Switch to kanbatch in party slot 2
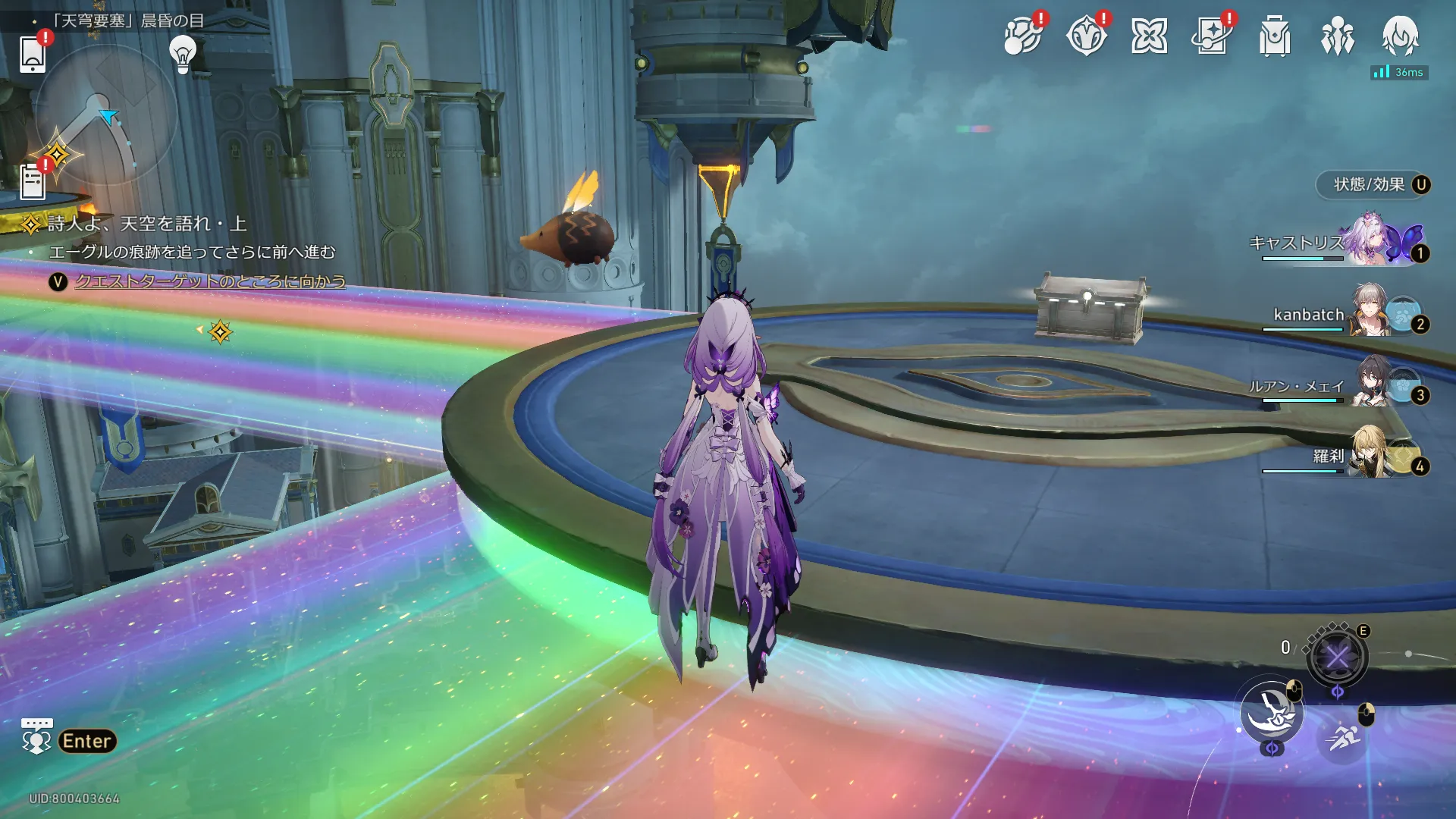Viewport: 1456px width, 819px height. [1365, 314]
